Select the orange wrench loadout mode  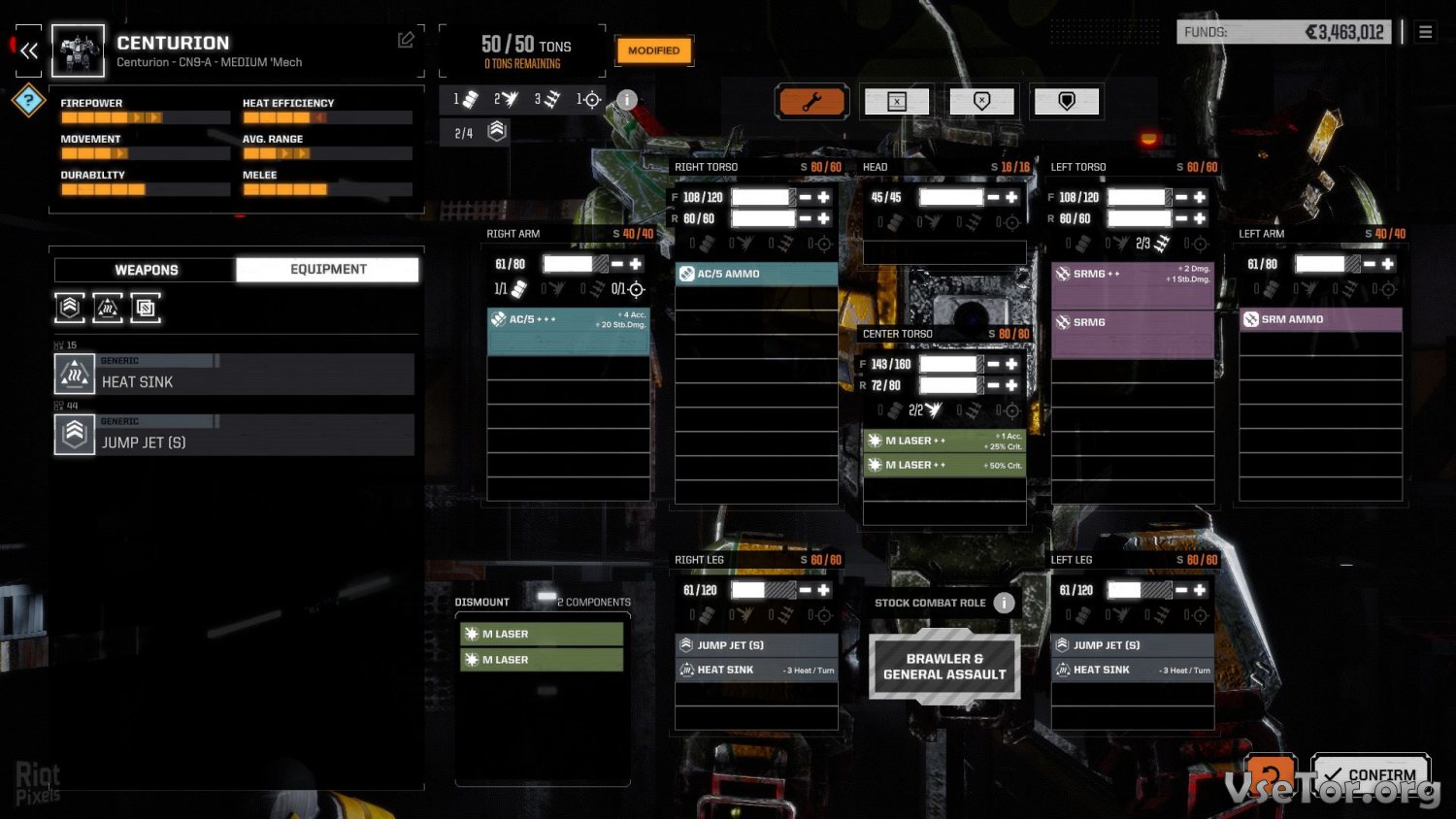811,102
